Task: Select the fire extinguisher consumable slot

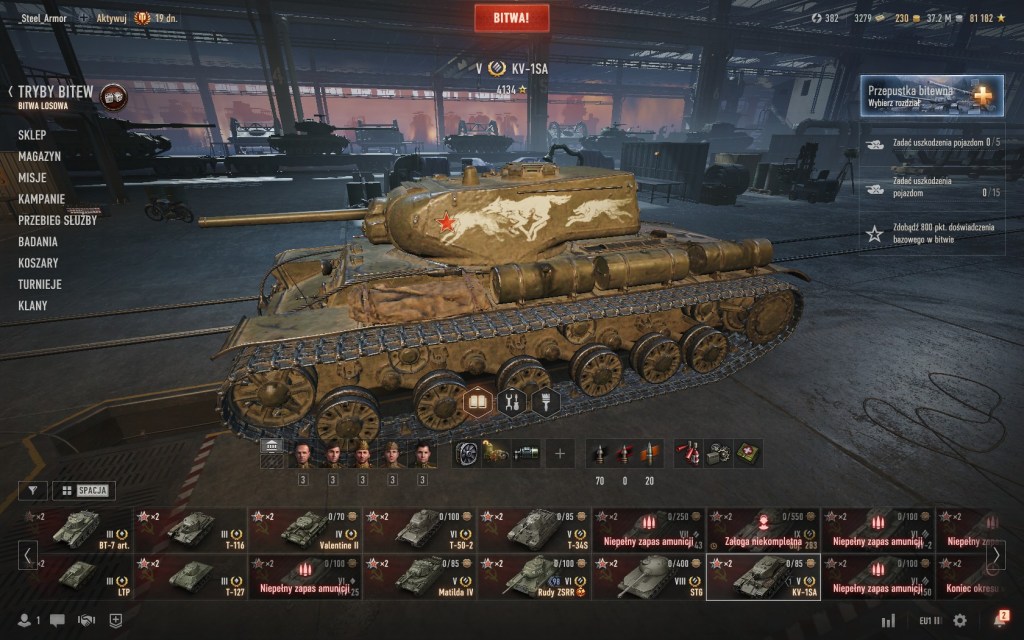Action: point(688,454)
